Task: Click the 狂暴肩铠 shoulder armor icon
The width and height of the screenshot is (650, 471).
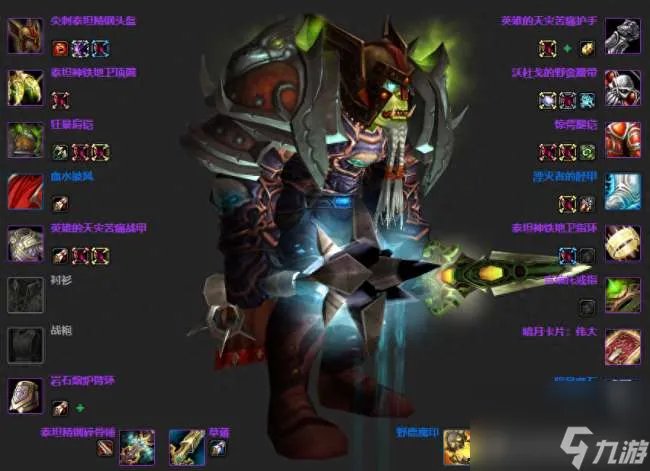Action: 25,140
